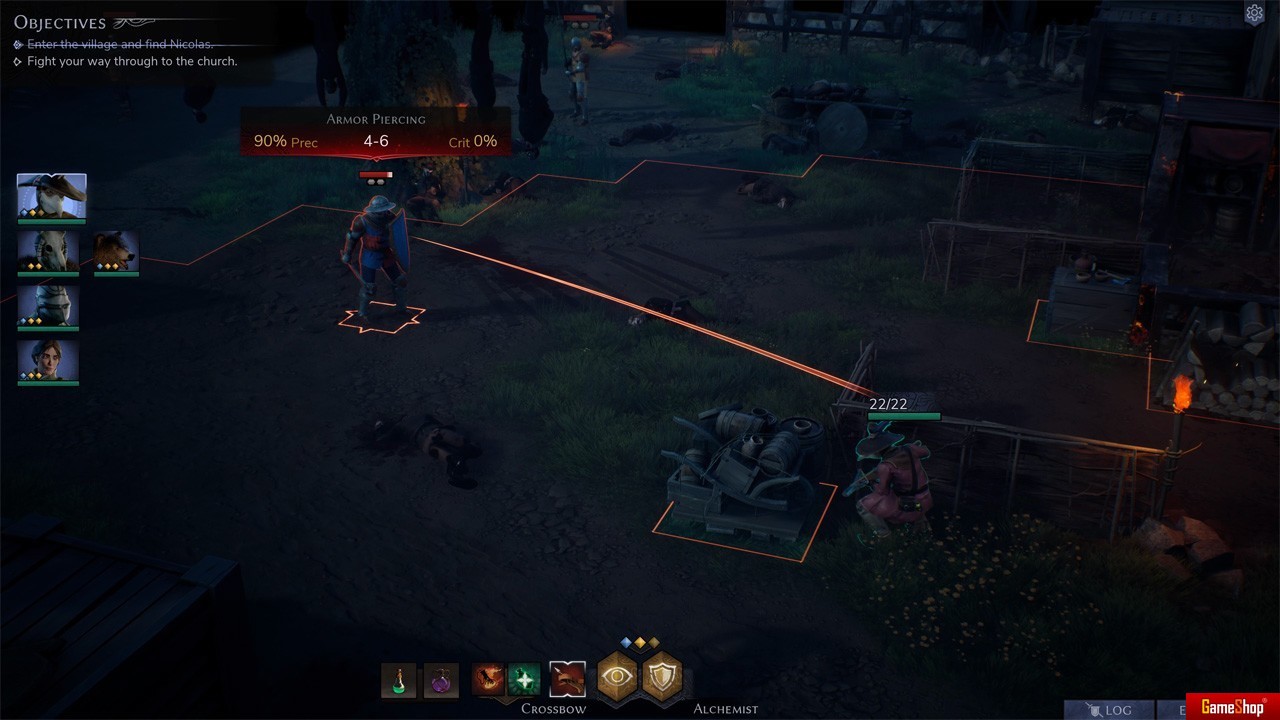
Task: Click the Fight your way objective entry
Action: (131, 61)
